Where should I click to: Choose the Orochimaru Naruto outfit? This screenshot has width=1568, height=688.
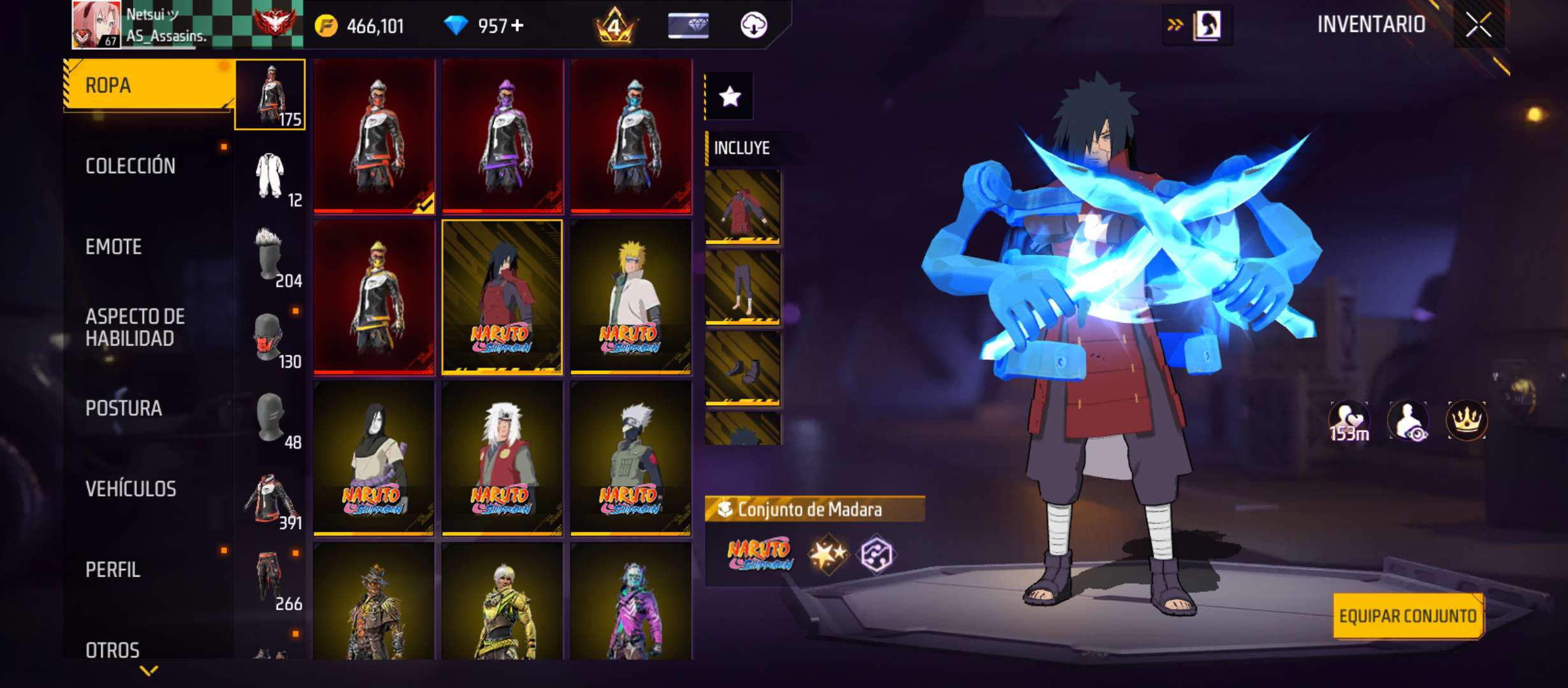coord(374,457)
